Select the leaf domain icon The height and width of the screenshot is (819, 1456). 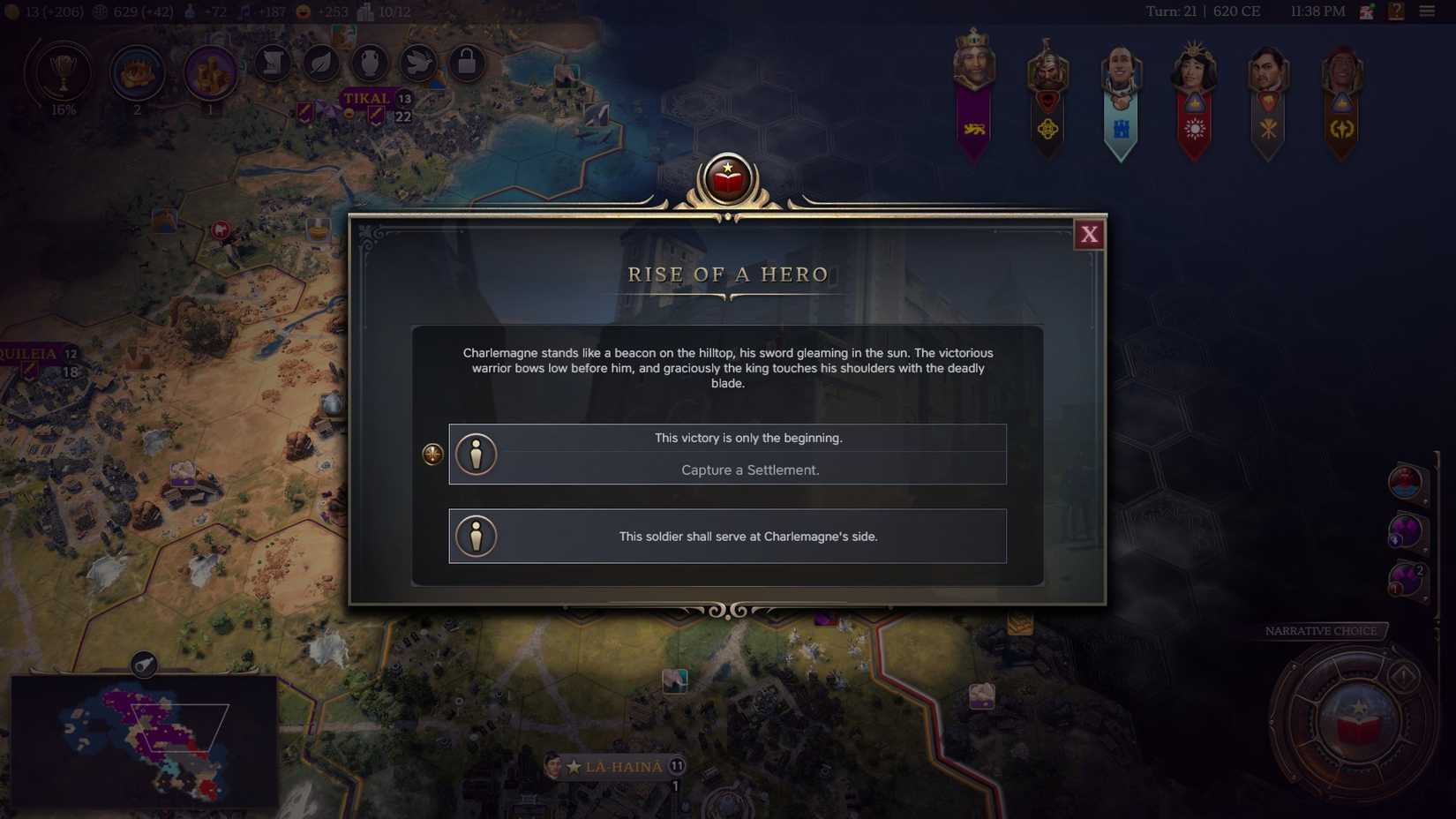321,64
